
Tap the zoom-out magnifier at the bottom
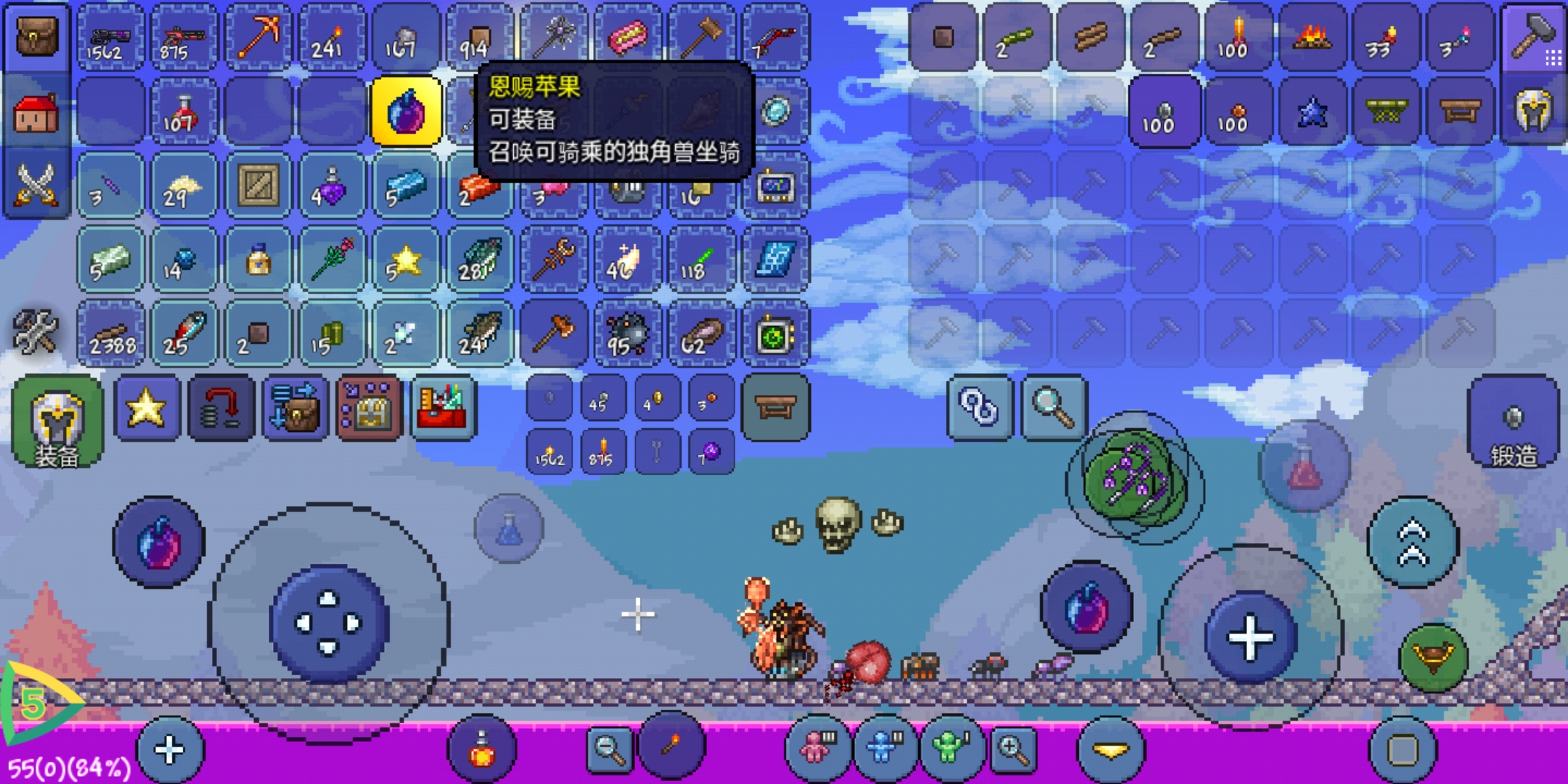click(610, 748)
